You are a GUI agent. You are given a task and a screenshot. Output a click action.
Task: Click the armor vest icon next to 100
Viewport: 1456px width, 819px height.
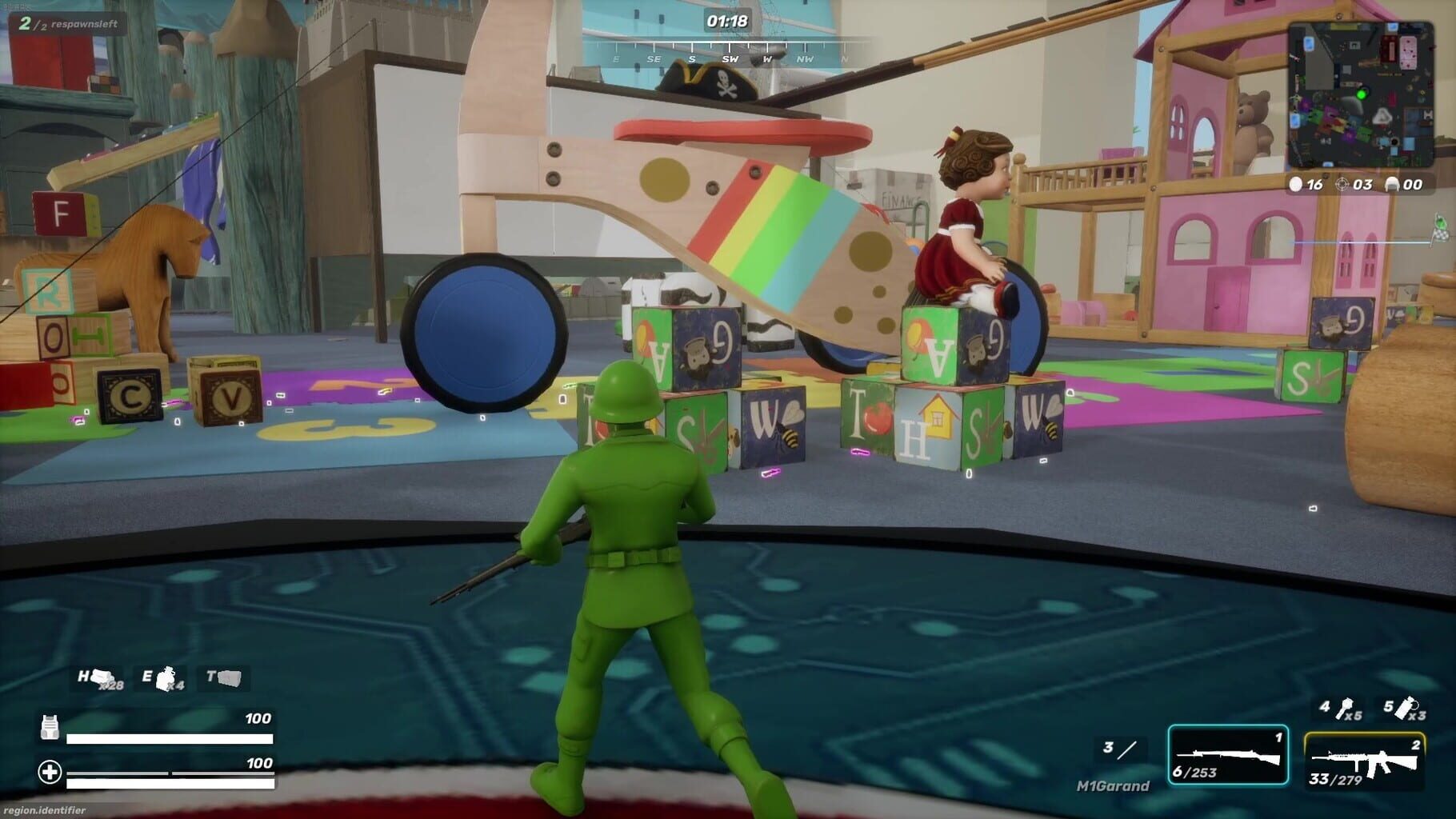tap(50, 726)
